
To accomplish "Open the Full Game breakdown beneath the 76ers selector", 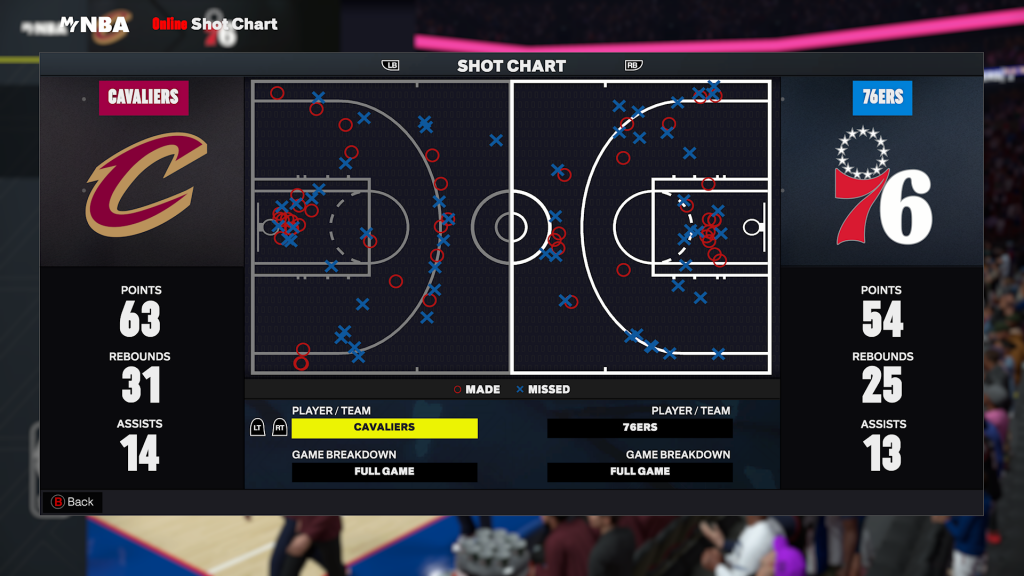I will pyautogui.click(x=640, y=472).
